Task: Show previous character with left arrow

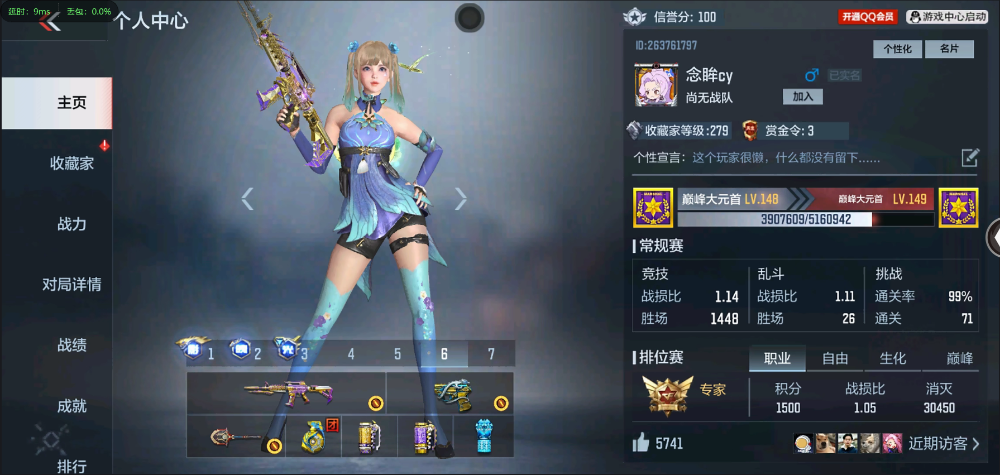Action: (x=247, y=199)
